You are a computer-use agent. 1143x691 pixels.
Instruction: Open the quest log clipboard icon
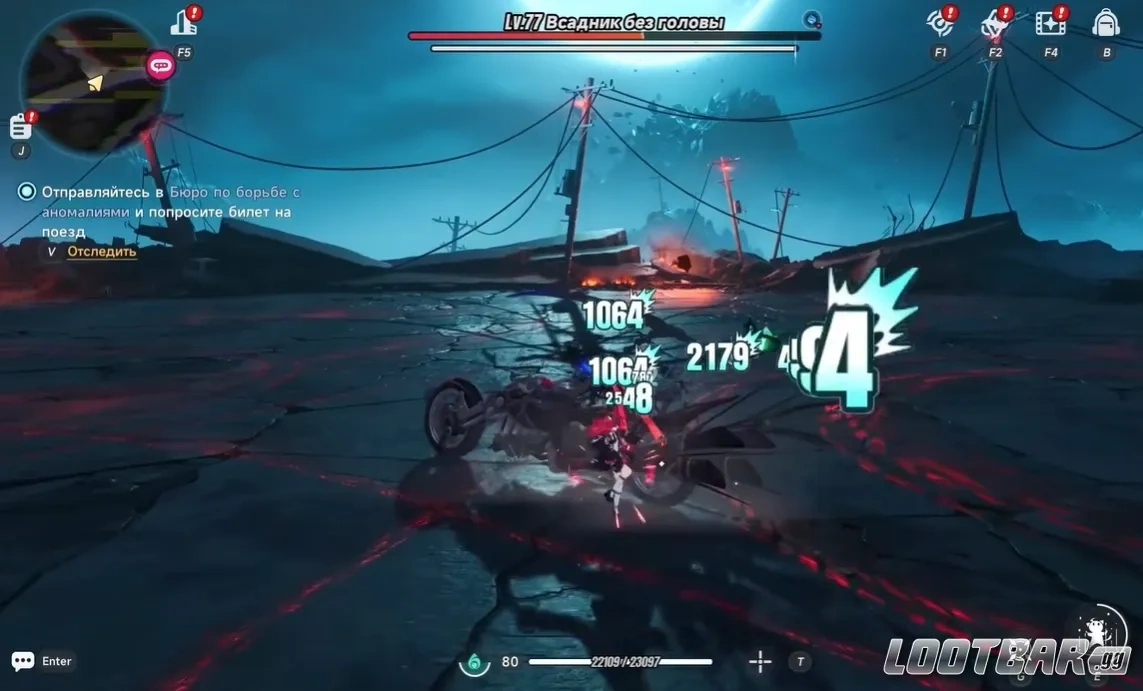coord(21,126)
